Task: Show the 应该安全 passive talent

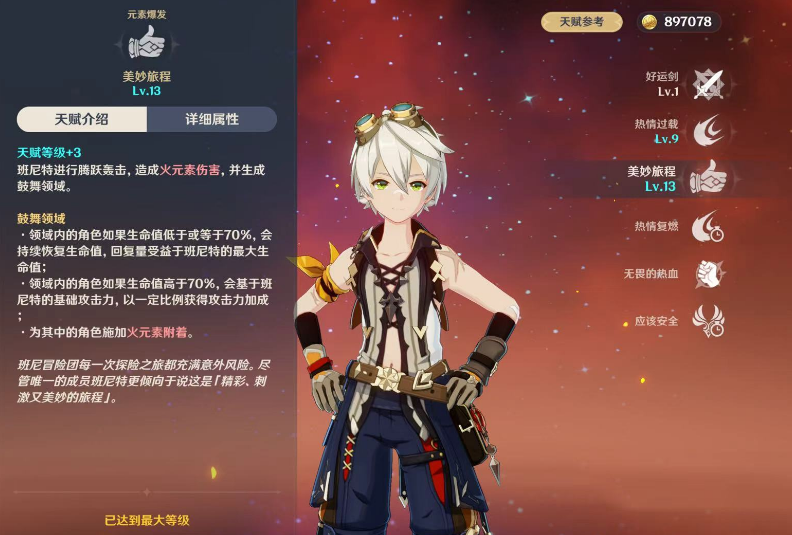Action: pos(708,321)
